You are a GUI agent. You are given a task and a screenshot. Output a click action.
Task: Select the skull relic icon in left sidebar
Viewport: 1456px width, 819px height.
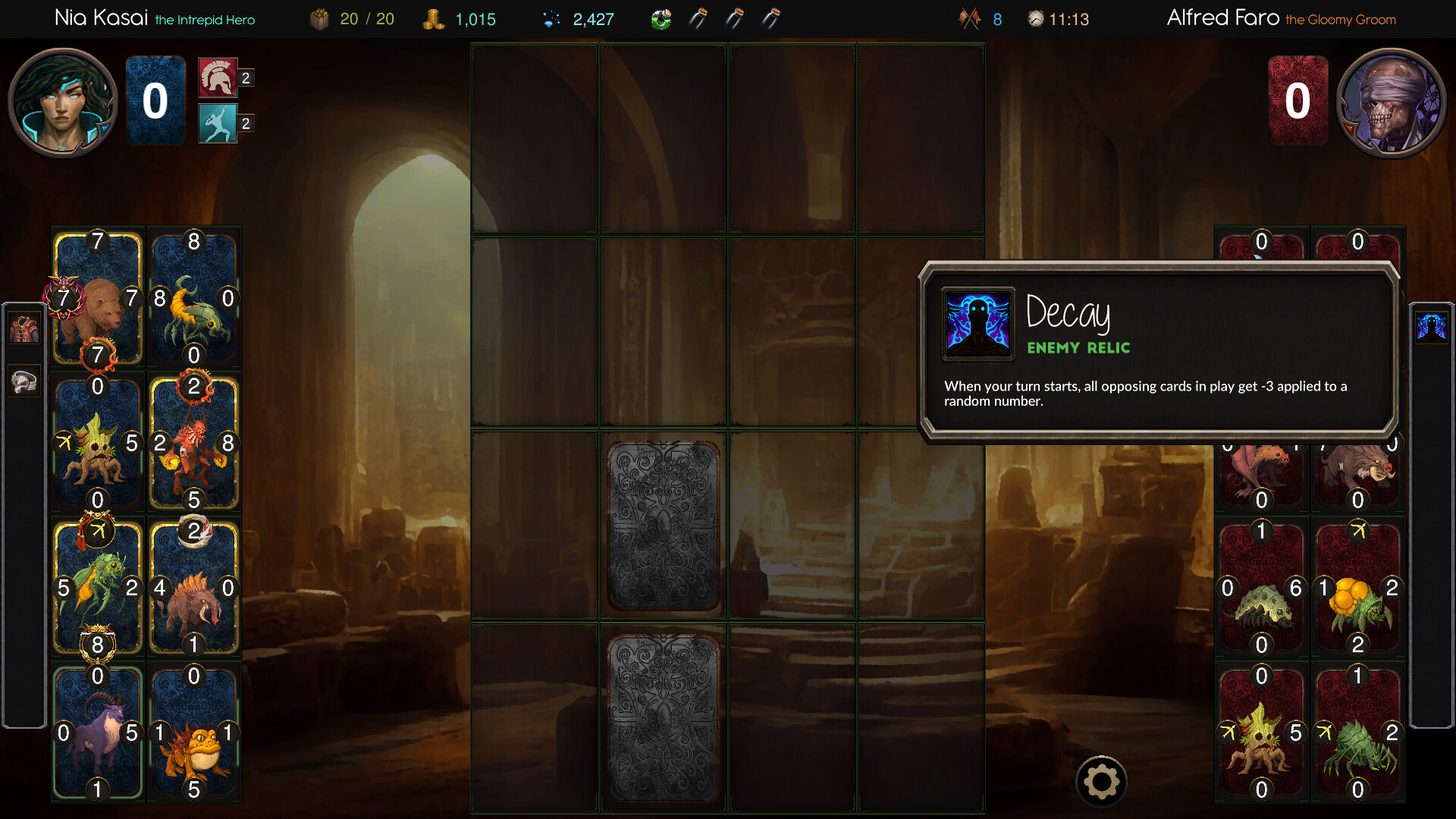point(24,381)
